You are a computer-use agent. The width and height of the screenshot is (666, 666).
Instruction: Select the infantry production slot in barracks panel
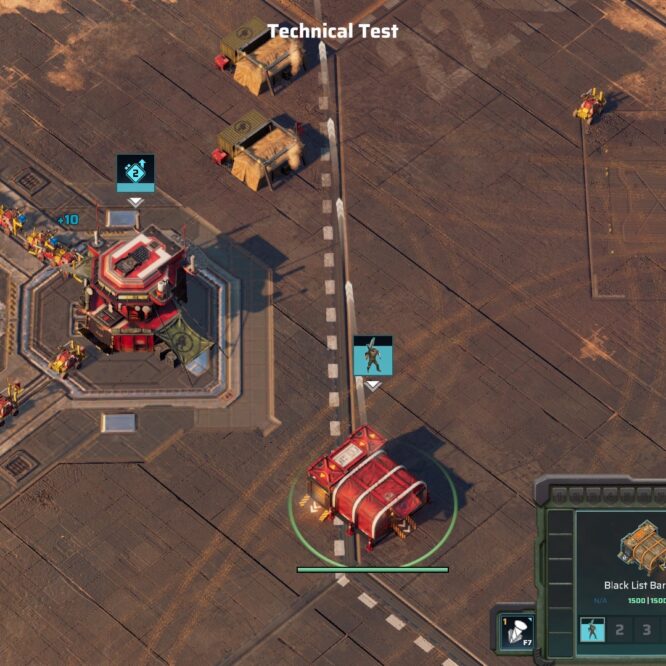(x=592, y=630)
